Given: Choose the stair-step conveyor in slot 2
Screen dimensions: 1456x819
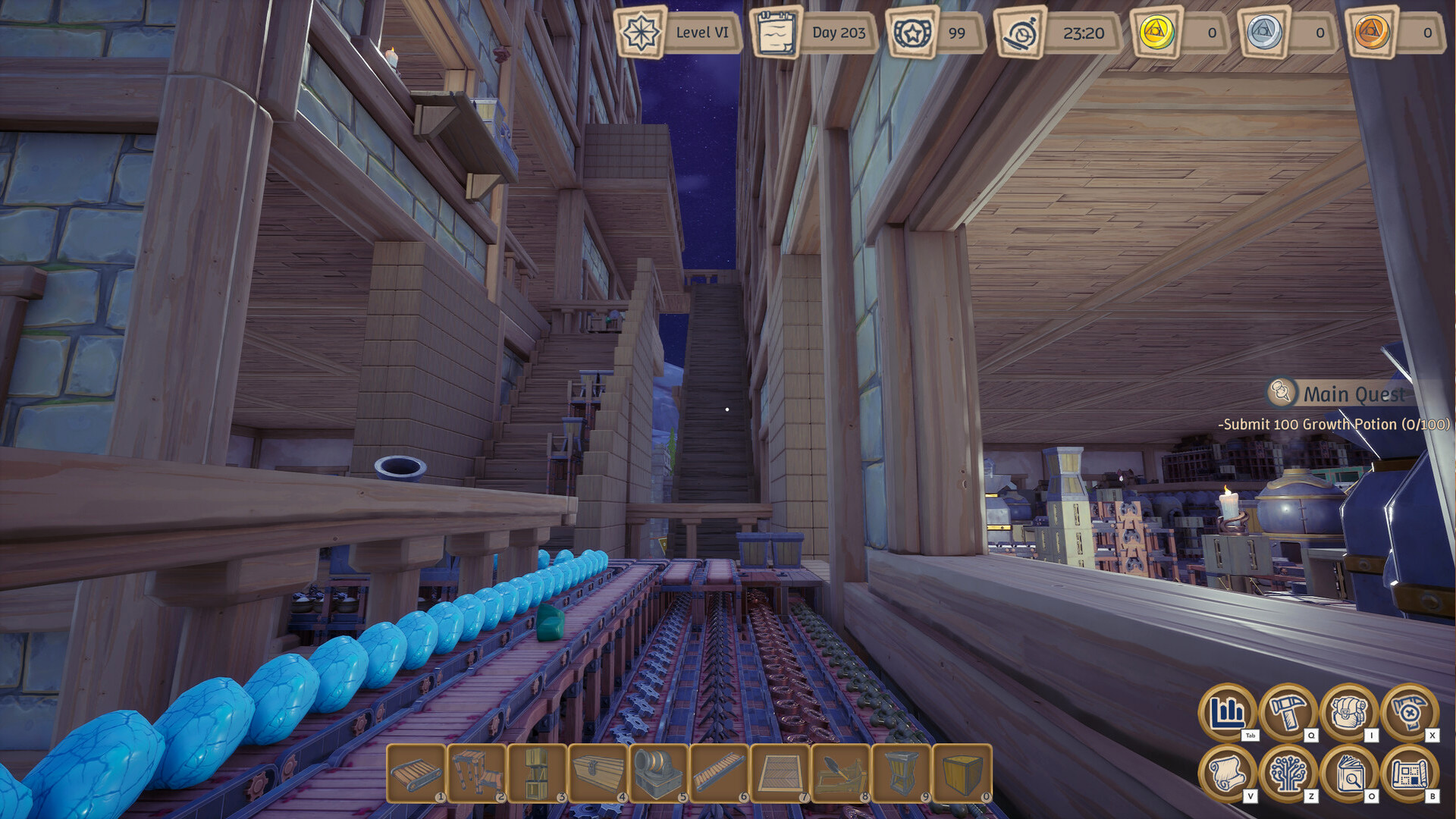Looking at the screenshot, I should (477, 773).
